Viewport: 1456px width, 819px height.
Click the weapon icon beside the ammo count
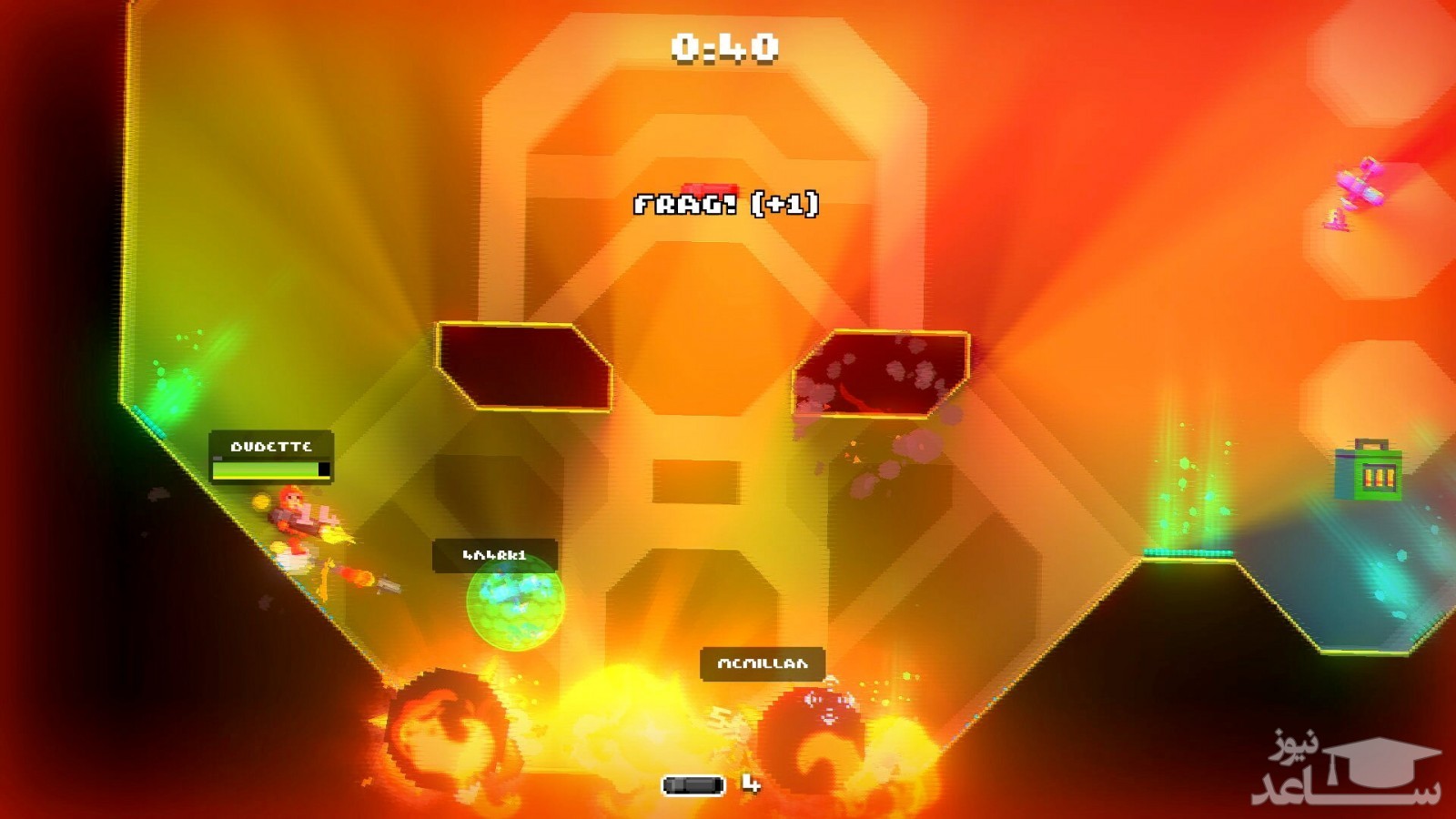693,784
